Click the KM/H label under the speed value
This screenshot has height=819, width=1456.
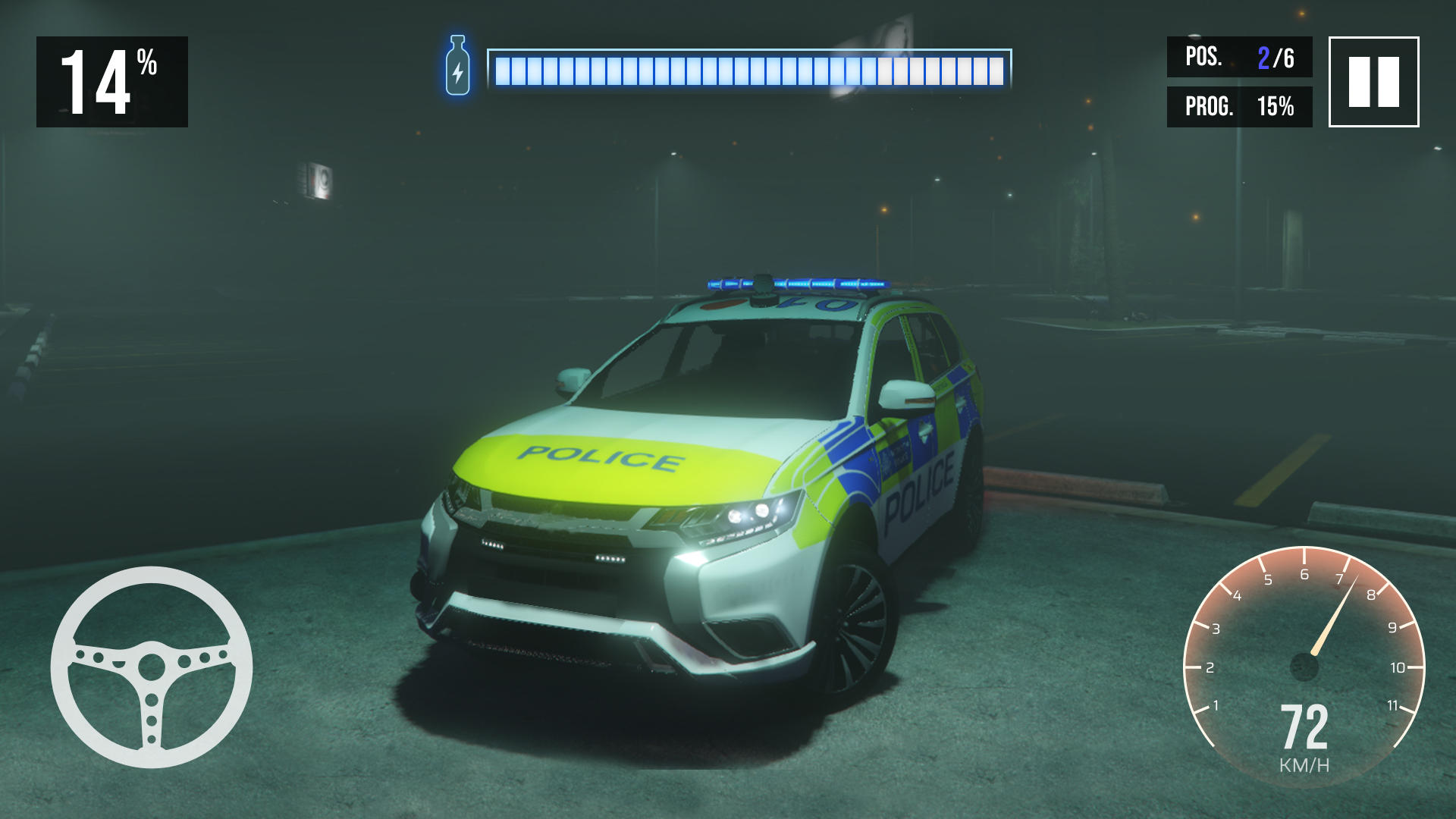[x=1306, y=766]
